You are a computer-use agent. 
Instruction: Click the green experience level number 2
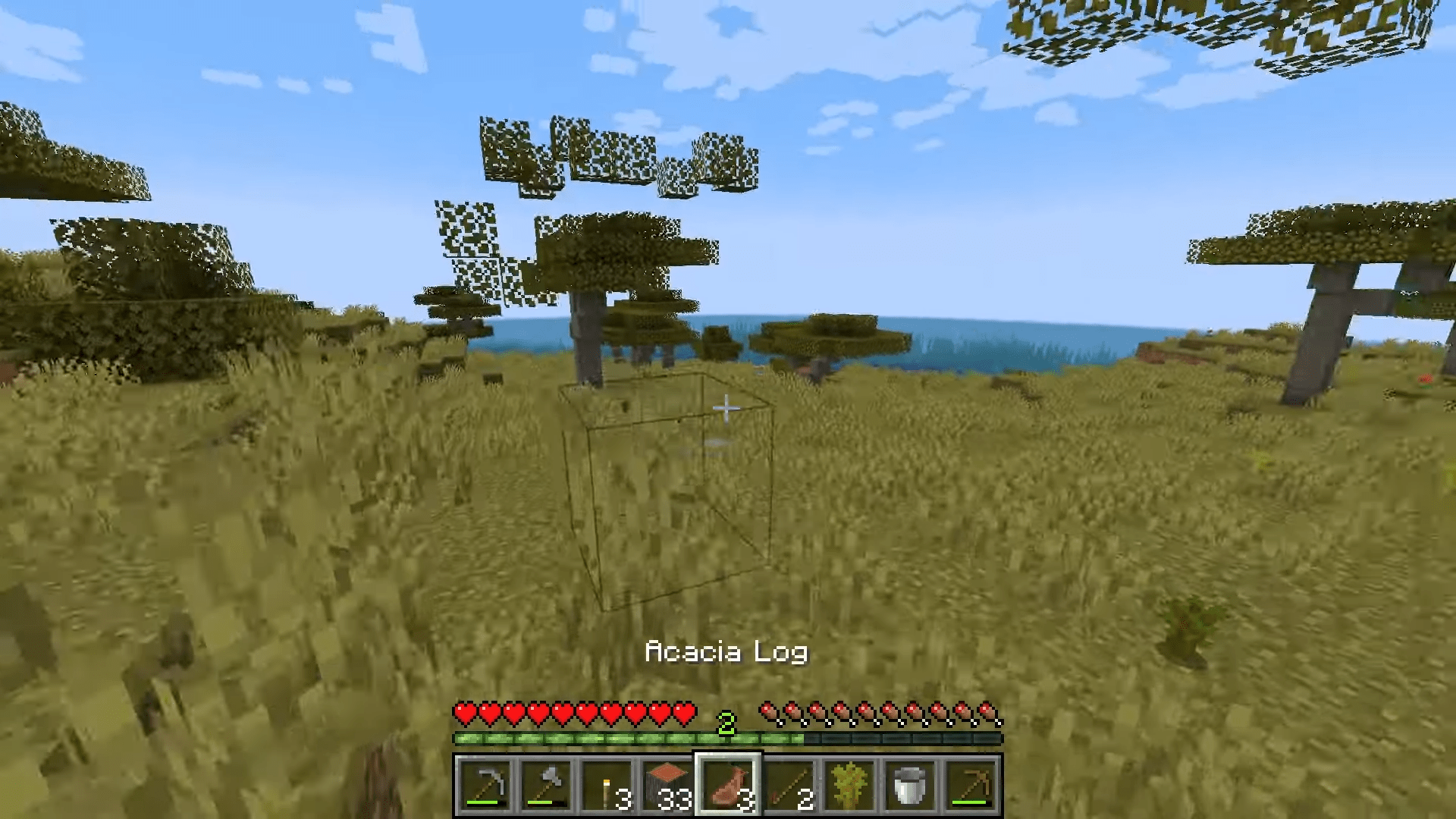tap(726, 723)
